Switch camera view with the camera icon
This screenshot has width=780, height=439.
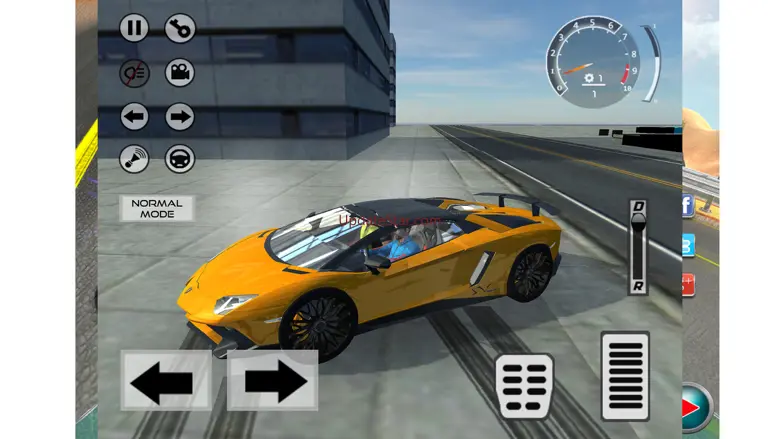coord(179,72)
